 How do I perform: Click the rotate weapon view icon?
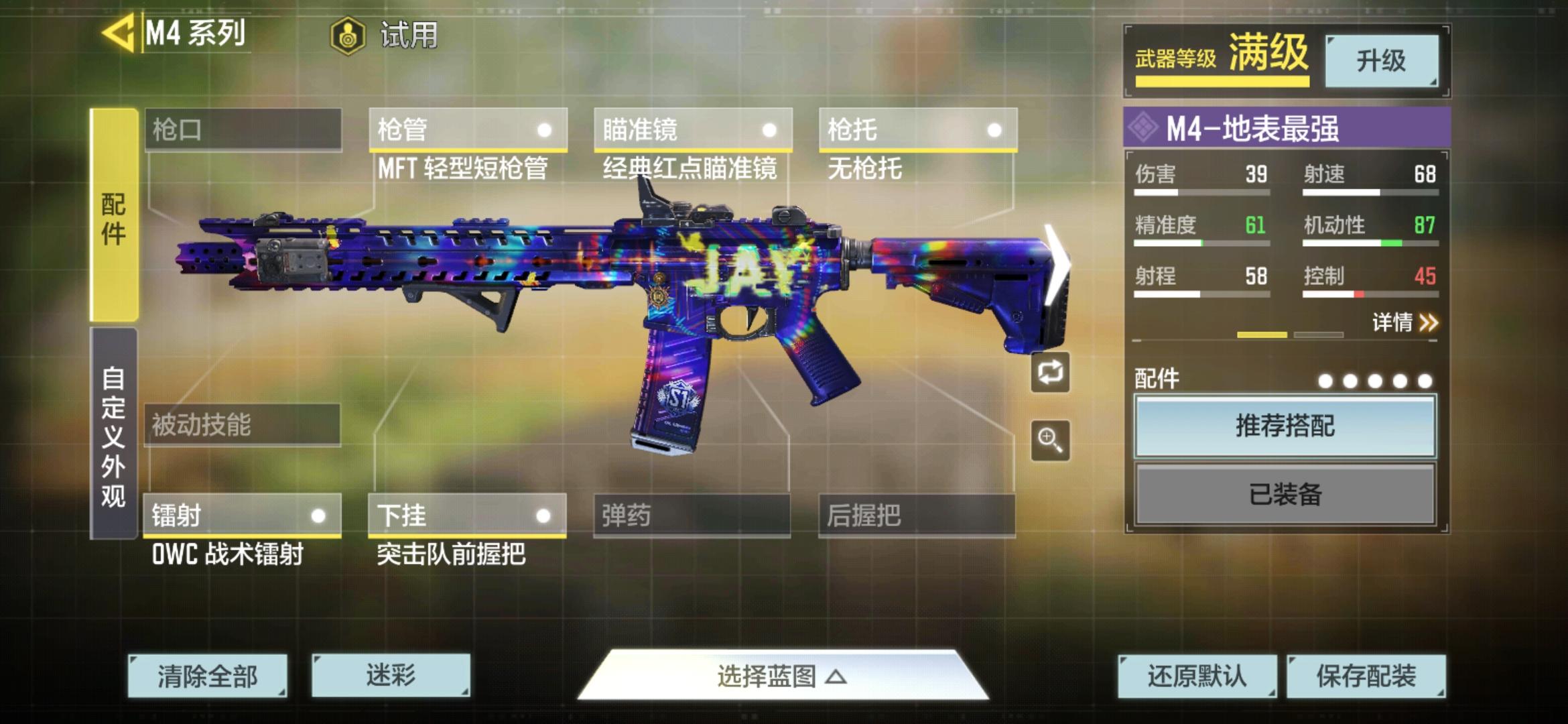click(1050, 372)
